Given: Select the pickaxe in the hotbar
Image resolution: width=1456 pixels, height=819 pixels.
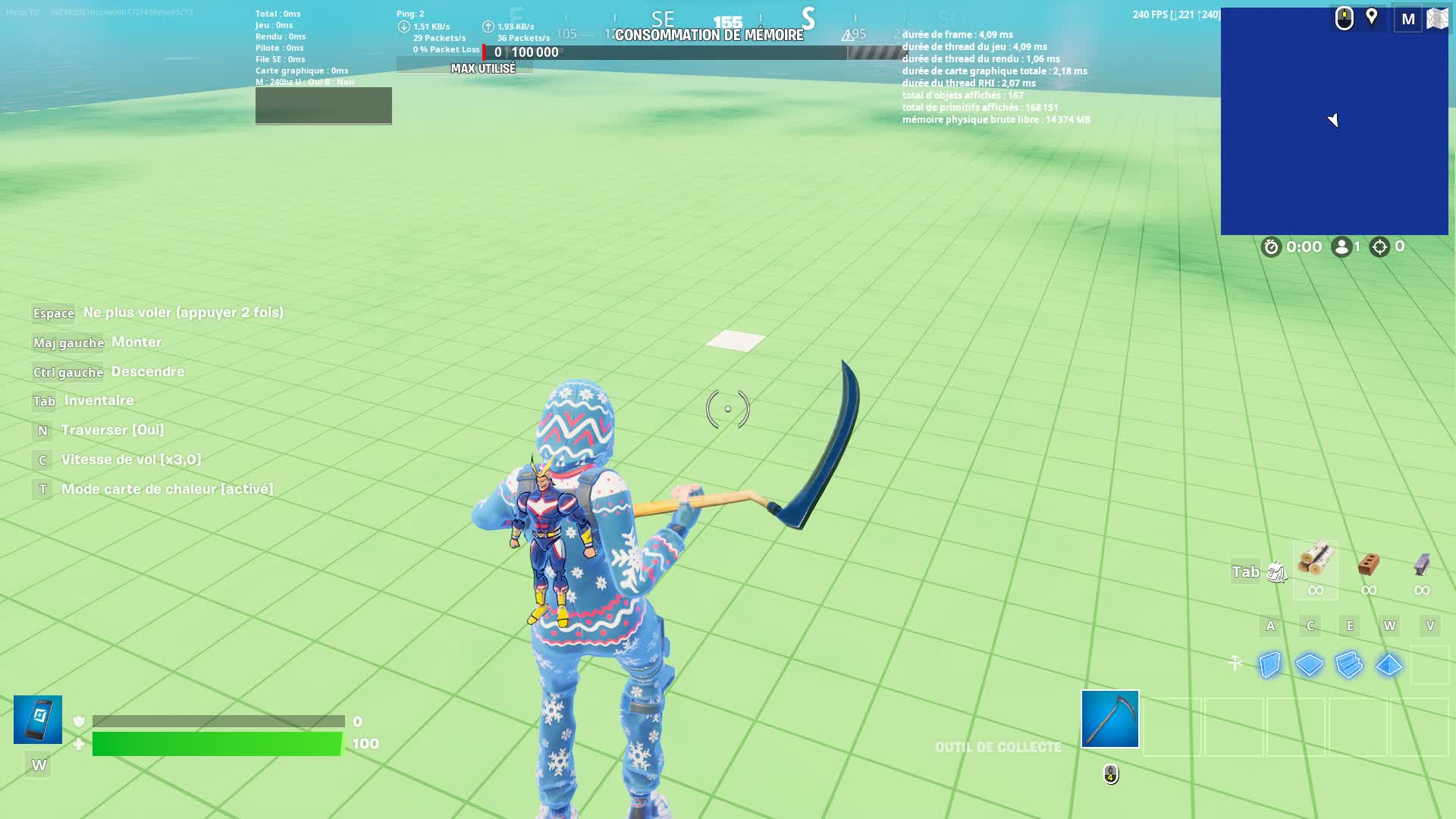Looking at the screenshot, I should tap(1109, 719).
